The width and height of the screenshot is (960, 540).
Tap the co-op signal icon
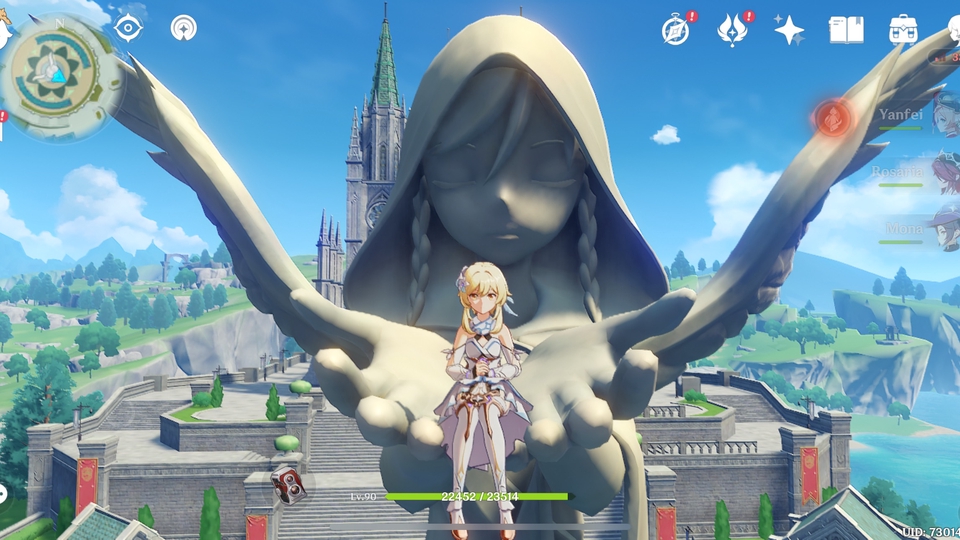tap(183, 28)
